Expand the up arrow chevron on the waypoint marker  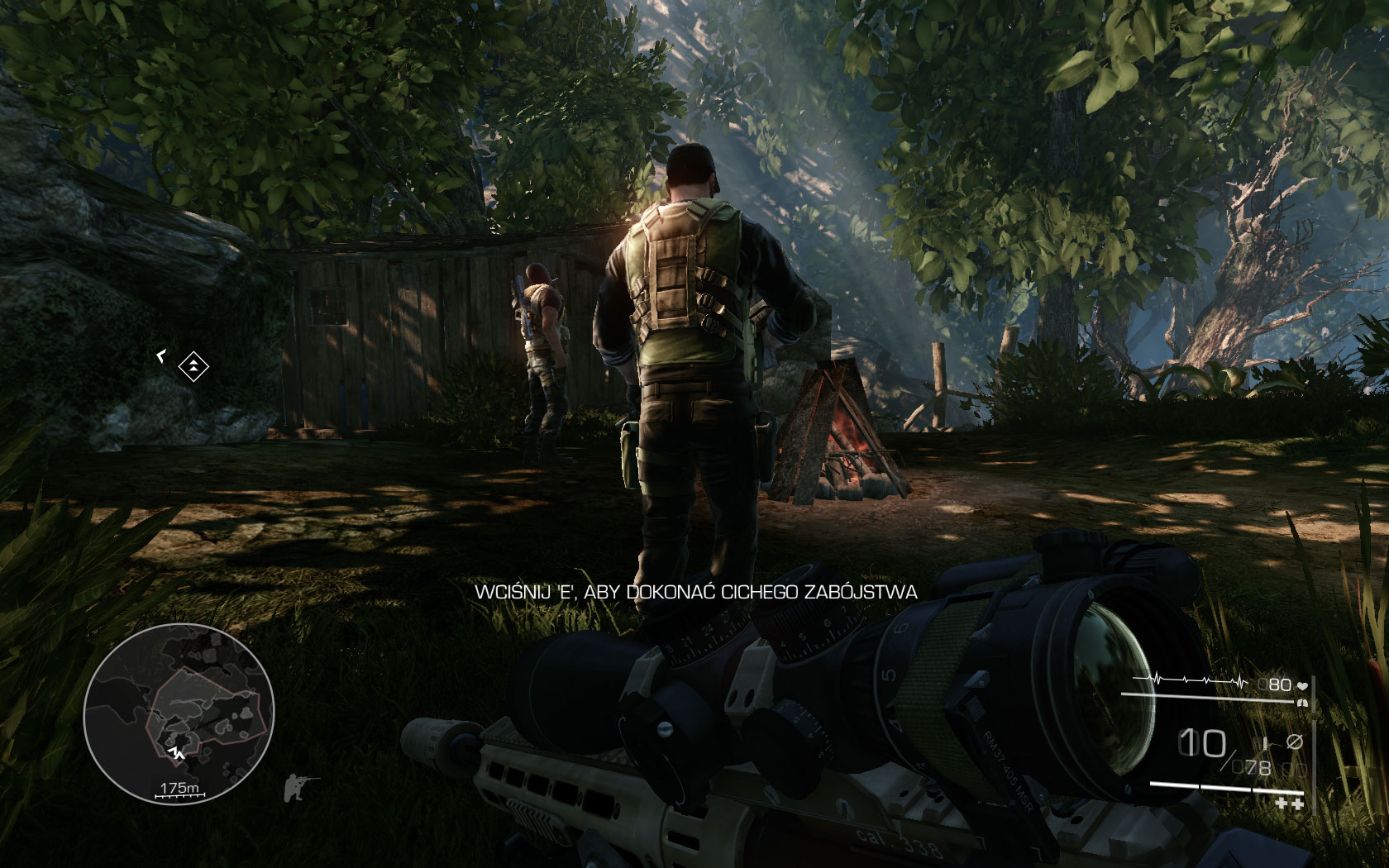coord(193,362)
